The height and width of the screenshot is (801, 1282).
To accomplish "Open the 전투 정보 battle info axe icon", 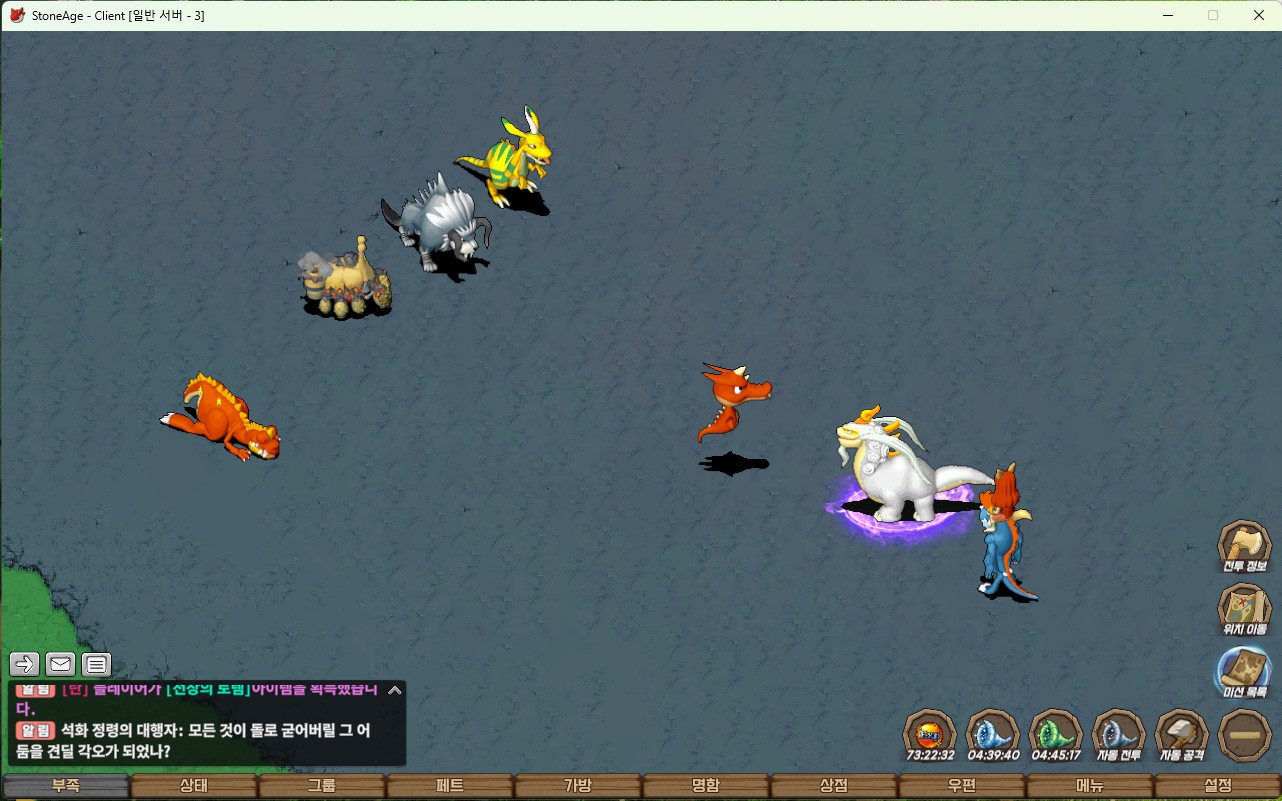I will 1244,546.
